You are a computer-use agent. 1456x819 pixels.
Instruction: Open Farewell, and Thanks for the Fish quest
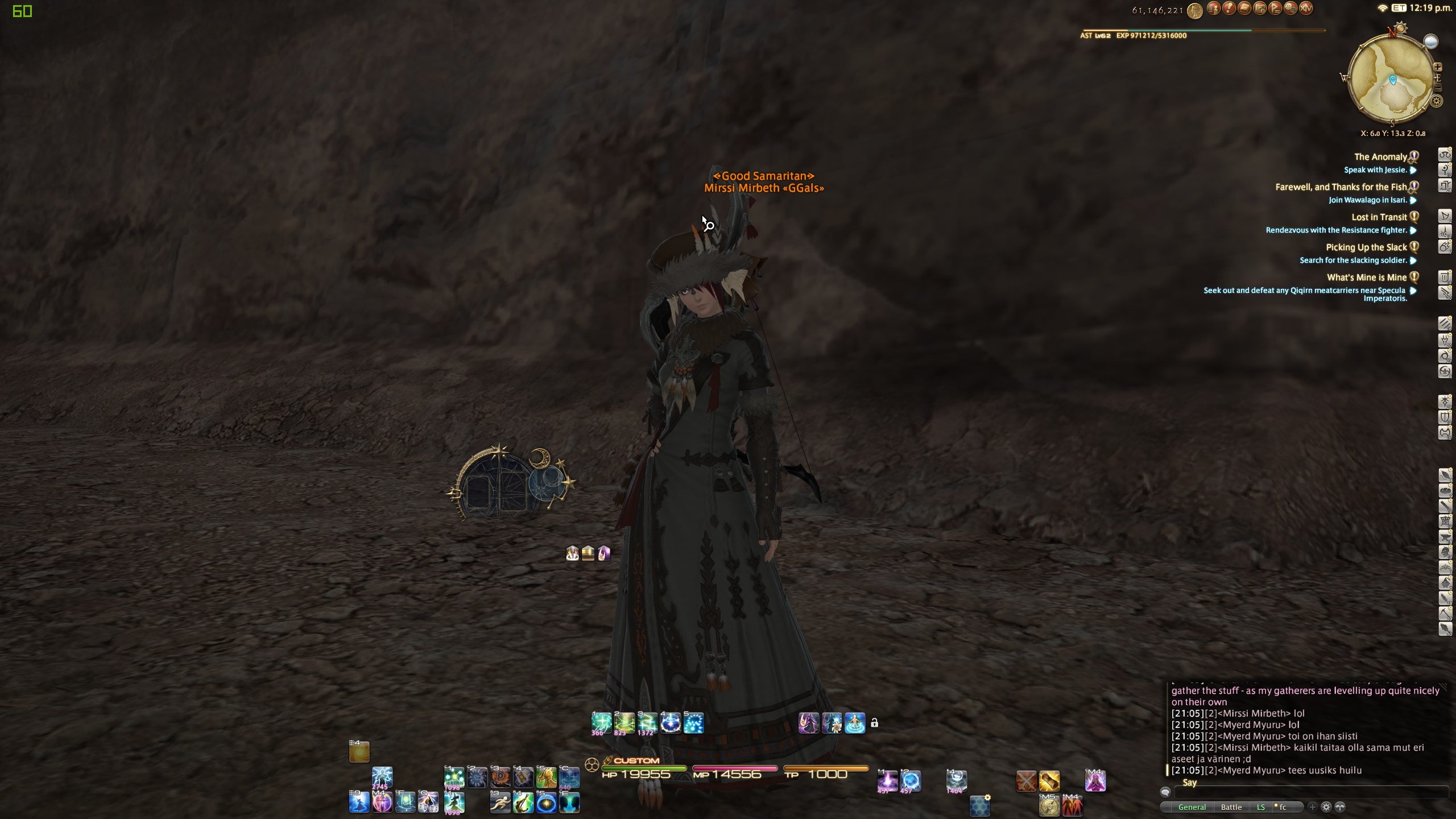pyautogui.click(x=1341, y=187)
